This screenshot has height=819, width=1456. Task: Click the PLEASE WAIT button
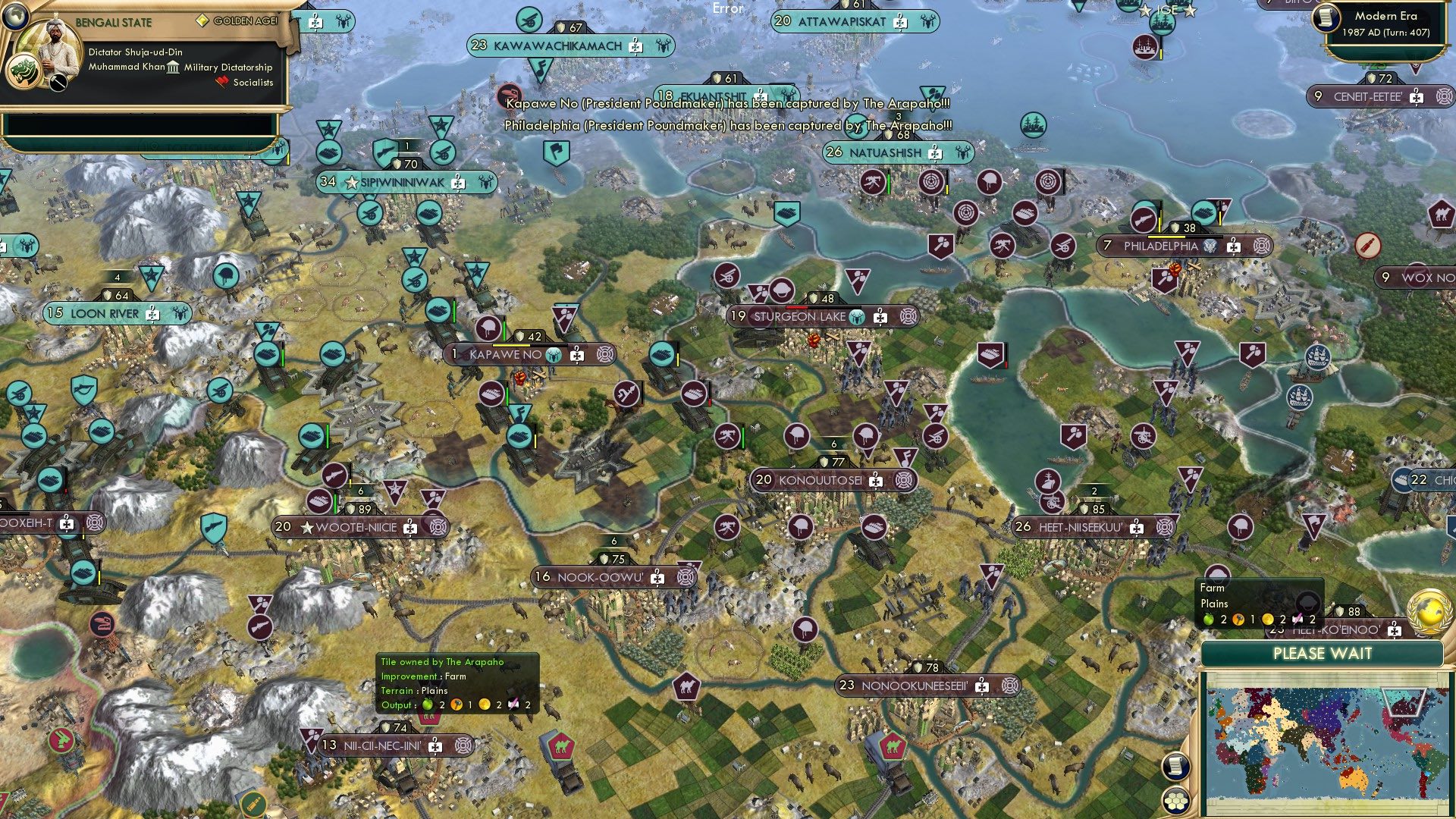pyautogui.click(x=1323, y=654)
